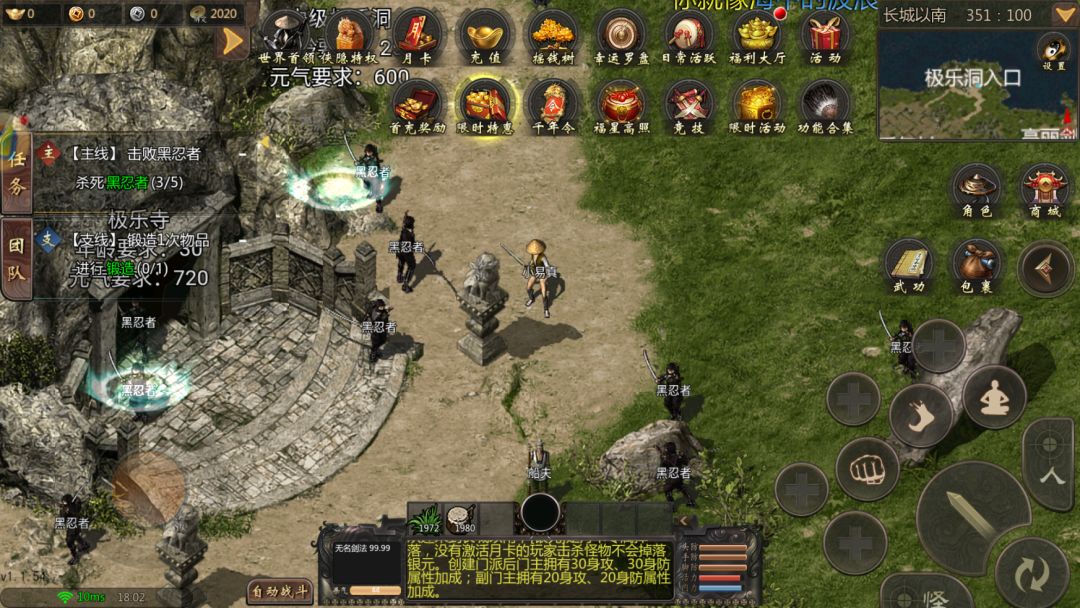Image resolution: width=1080 pixels, height=608 pixels.
Task: Open the 充值 recharge gold ingot icon
Action: (x=485, y=35)
